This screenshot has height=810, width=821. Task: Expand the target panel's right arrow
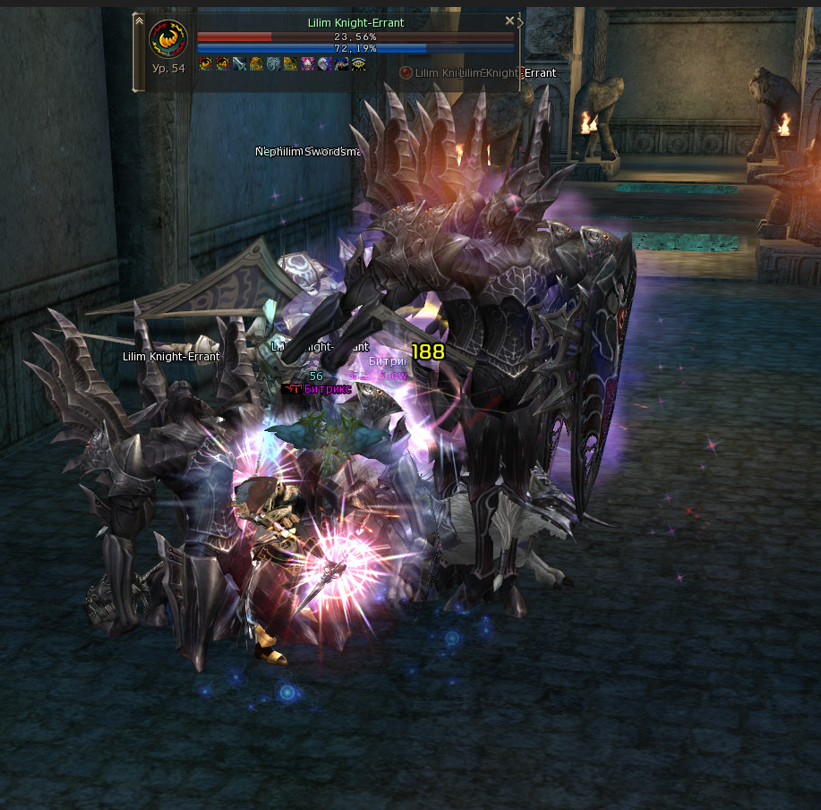coord(520,22)
